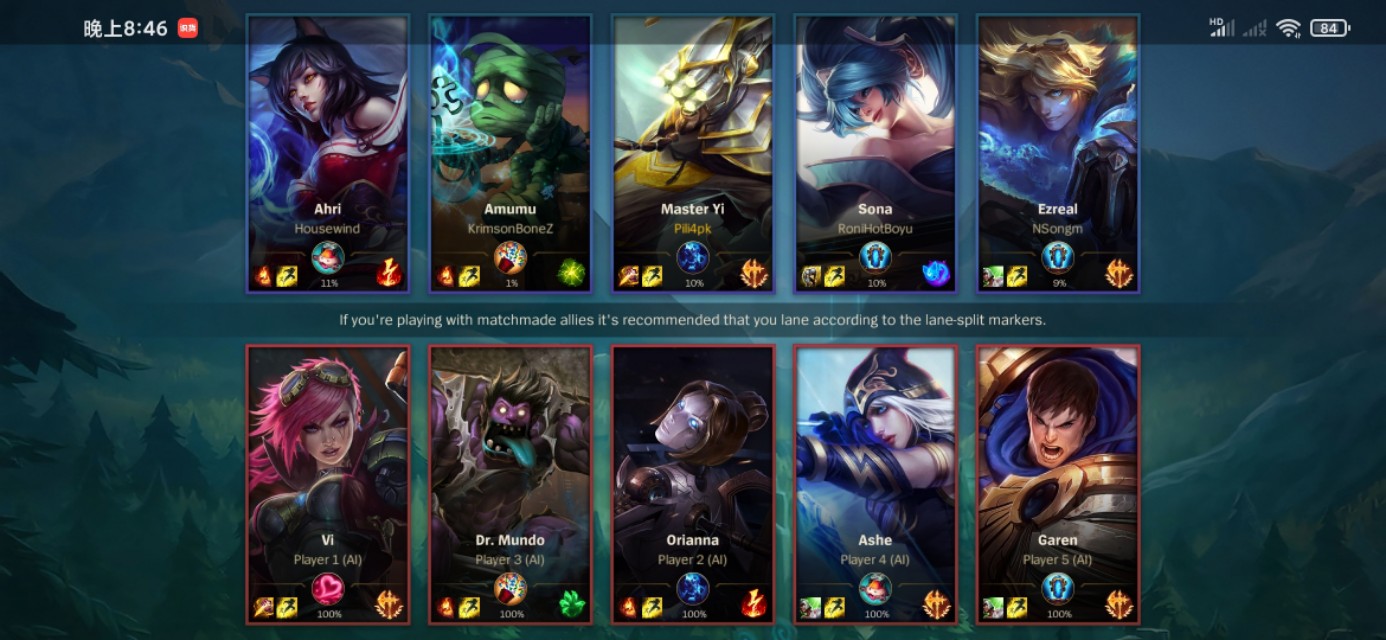Screen dimensions: 1386x640
Task: Select the Ahri champion card
Action: pyautogui.click(x=328, y=153)
